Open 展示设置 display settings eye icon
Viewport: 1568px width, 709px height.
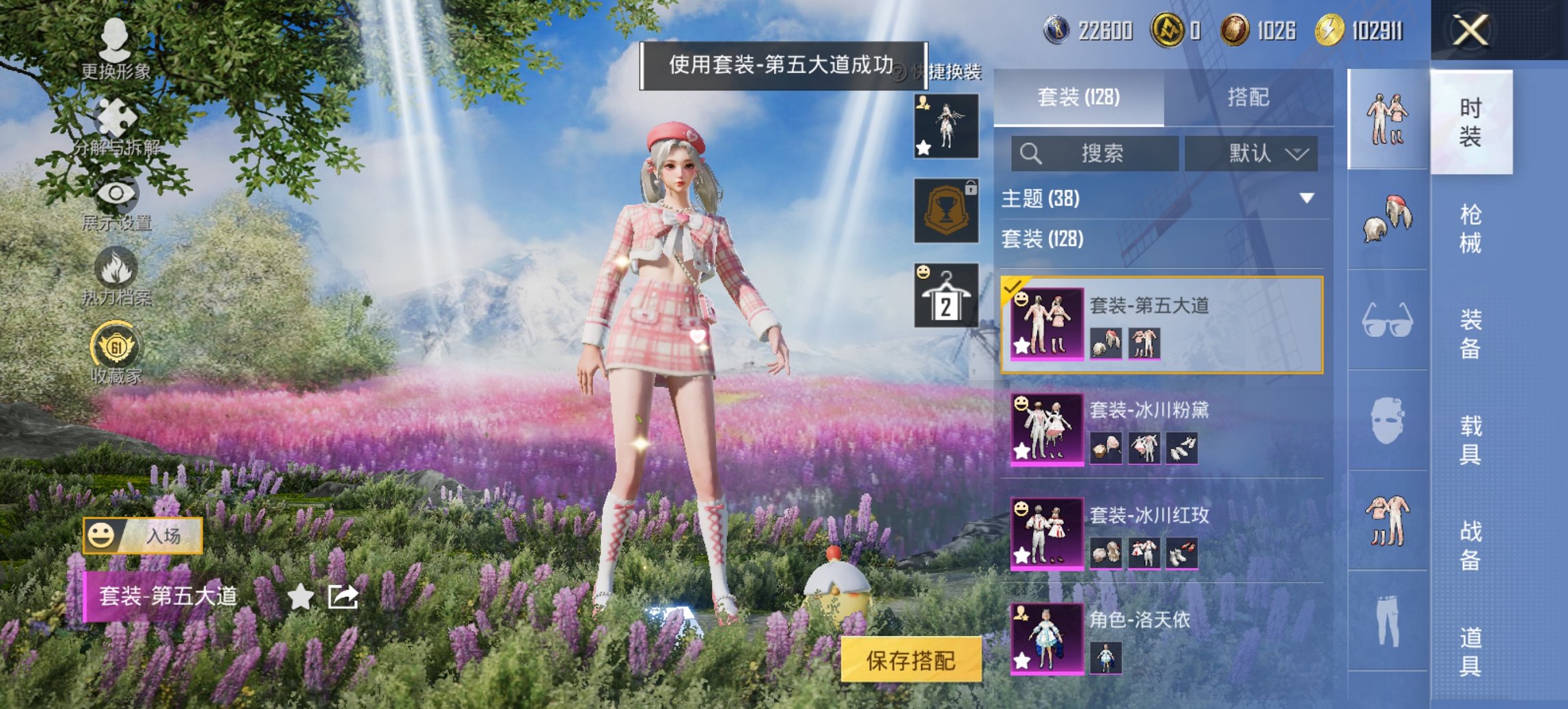click(x=115, y=193)
